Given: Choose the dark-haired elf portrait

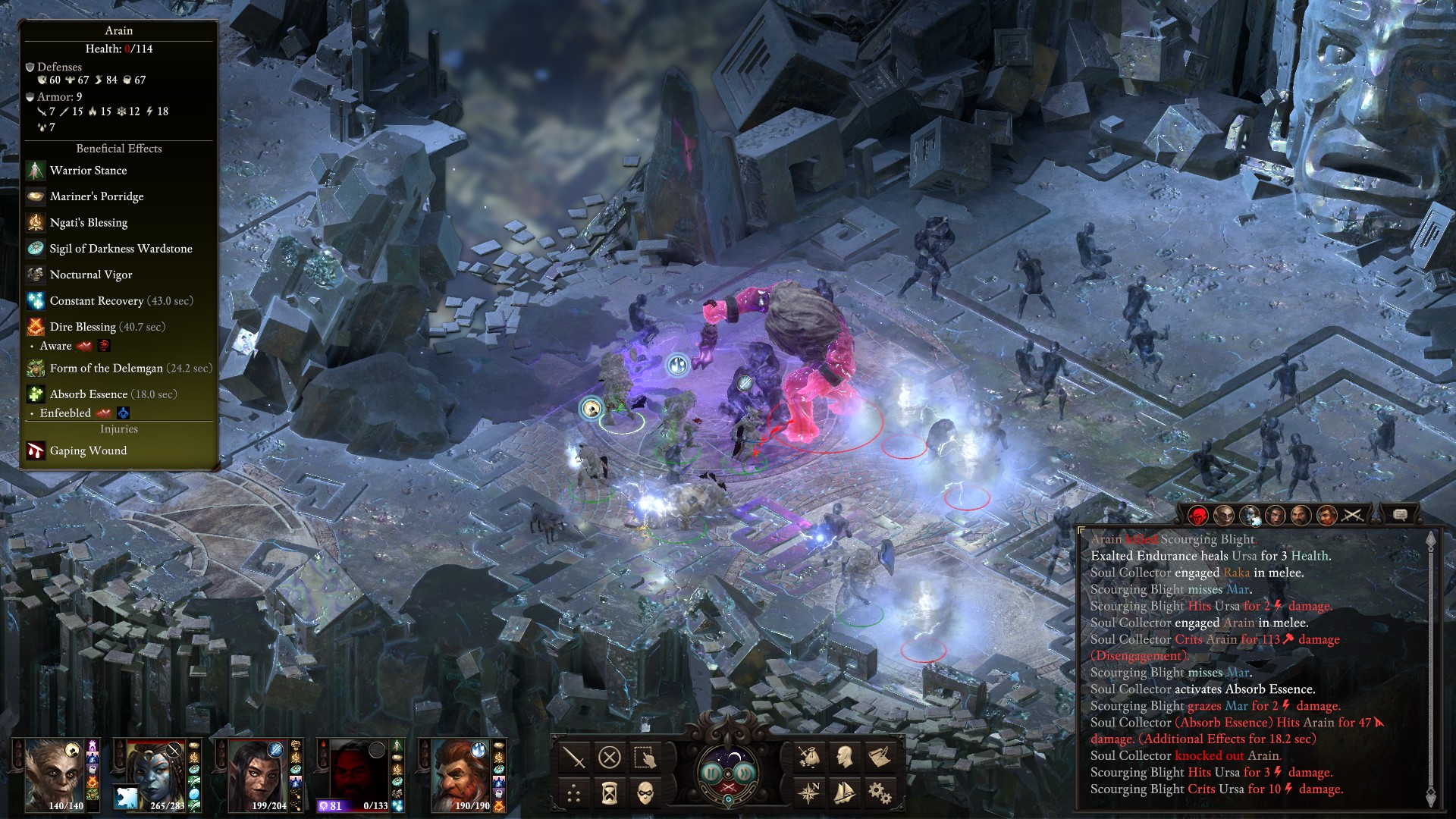Looking at the screenshot, I should point(258,773).
